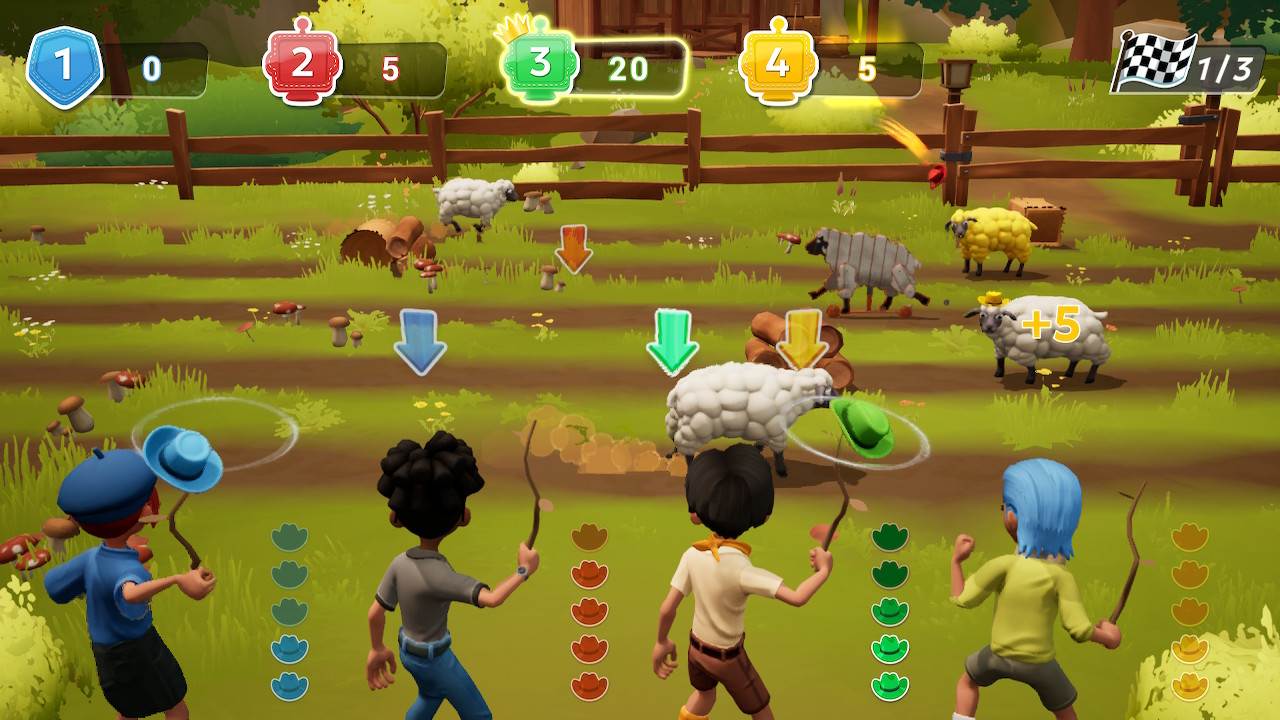Click the topmost teal hat counter icon
The width and height of the screenshot is (1280, 720).
click(x=289, y=538)
